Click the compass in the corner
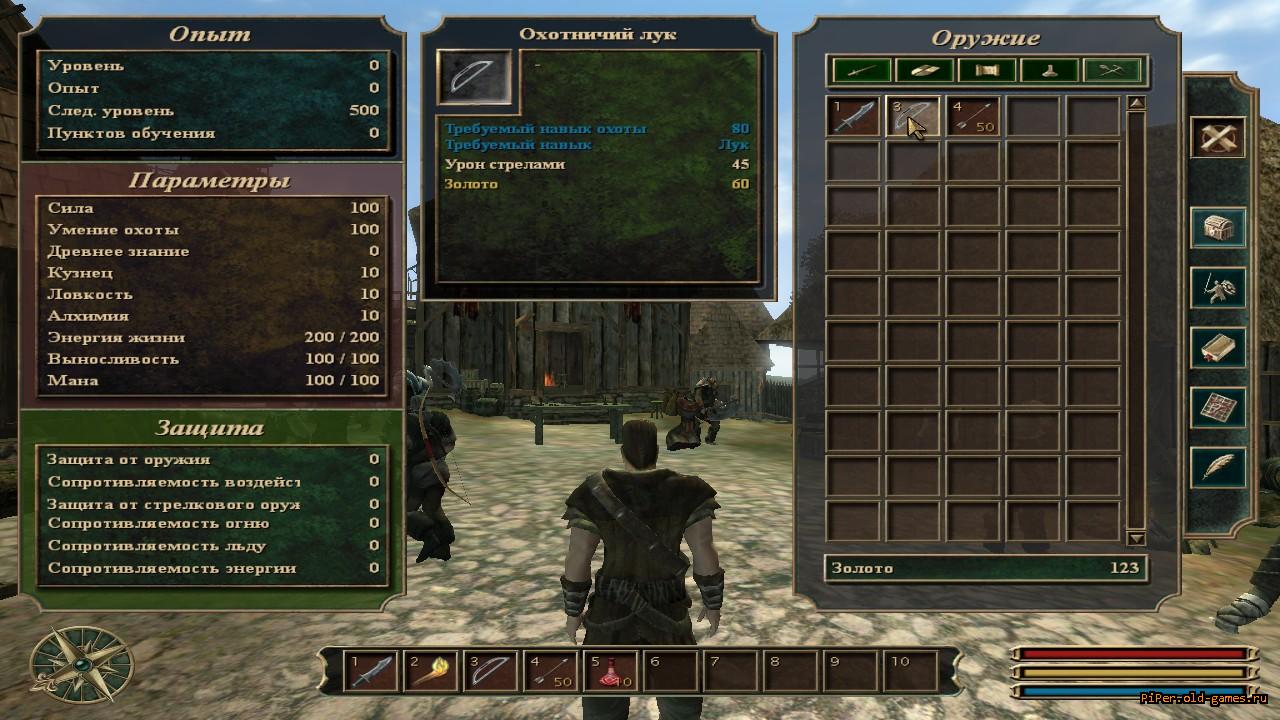The width and height of the screenshot is (1280, 720). [x=82, y=664]
